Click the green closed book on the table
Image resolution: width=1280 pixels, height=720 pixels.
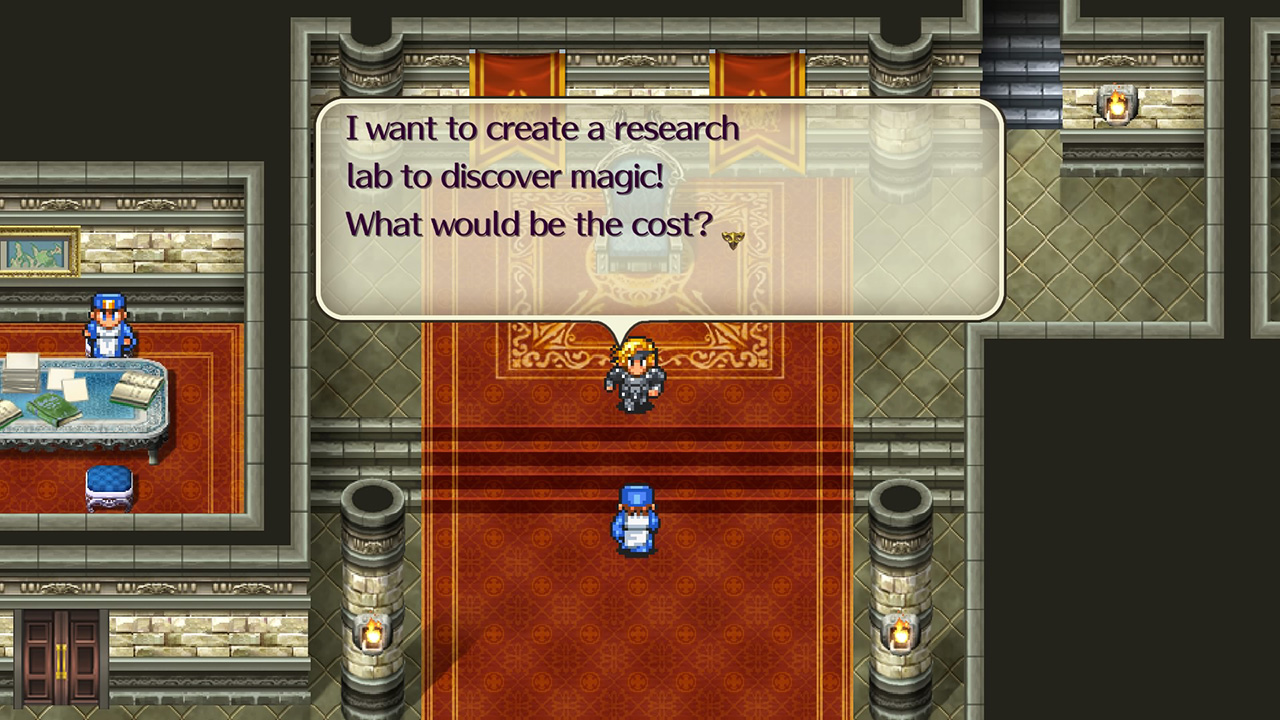tap(53, 407)
